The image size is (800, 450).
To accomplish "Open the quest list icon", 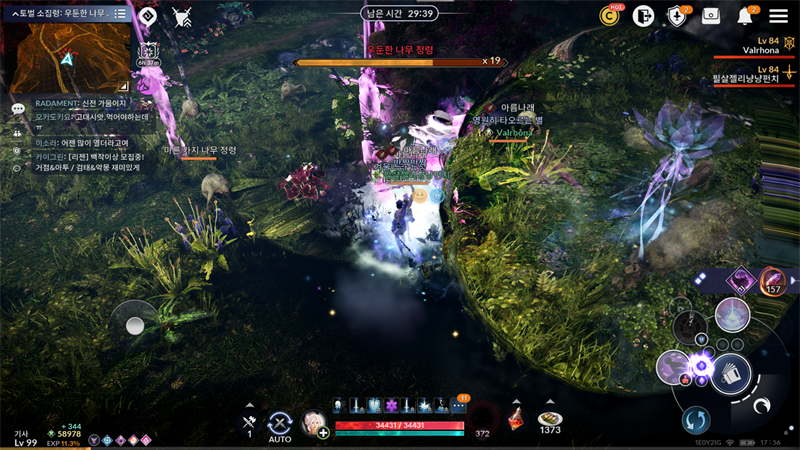I will [120, 14].
